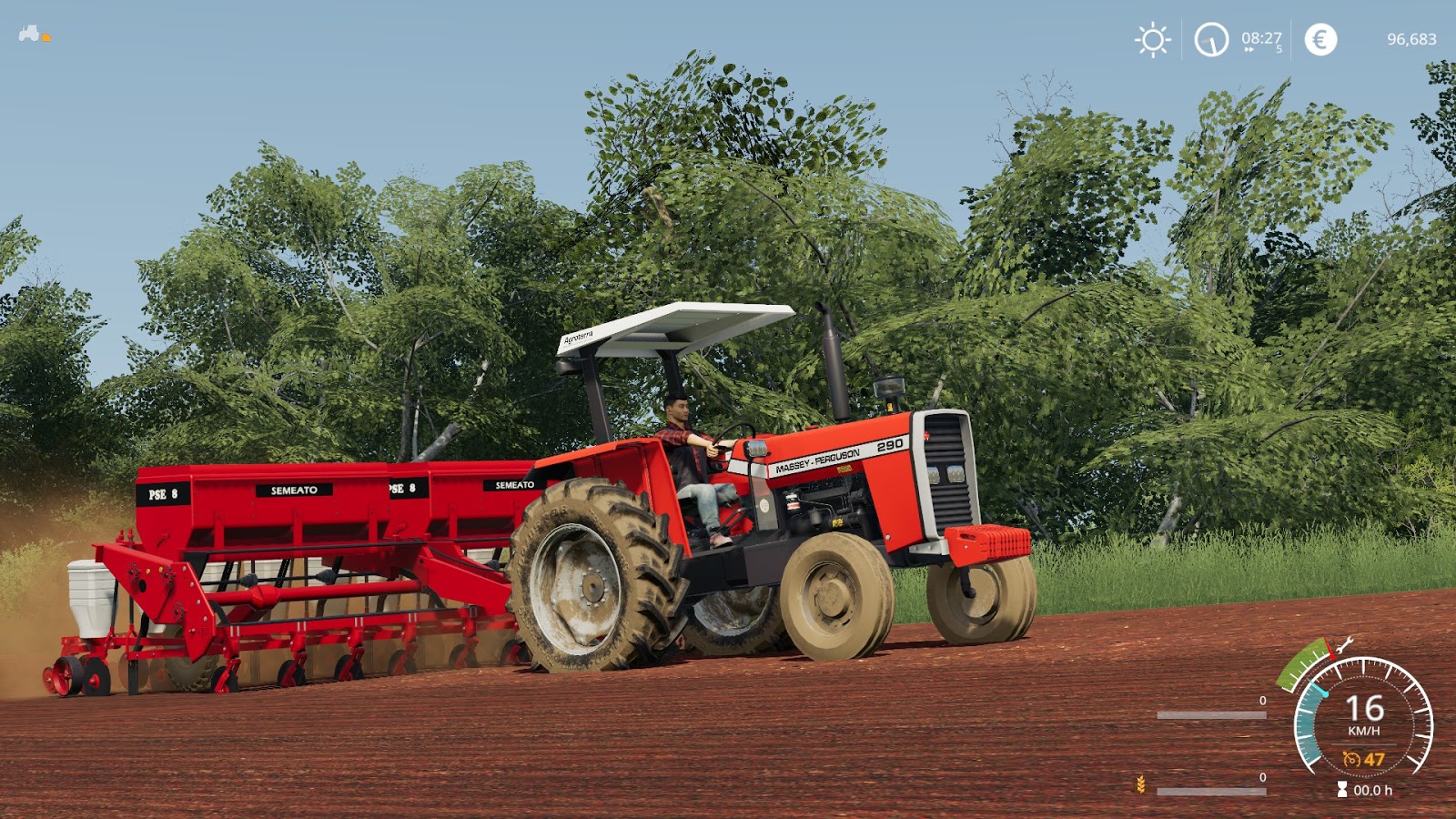1456x819 pixels.
Task: Click the 96,683 money balance
Action: tap(1412, 38)
